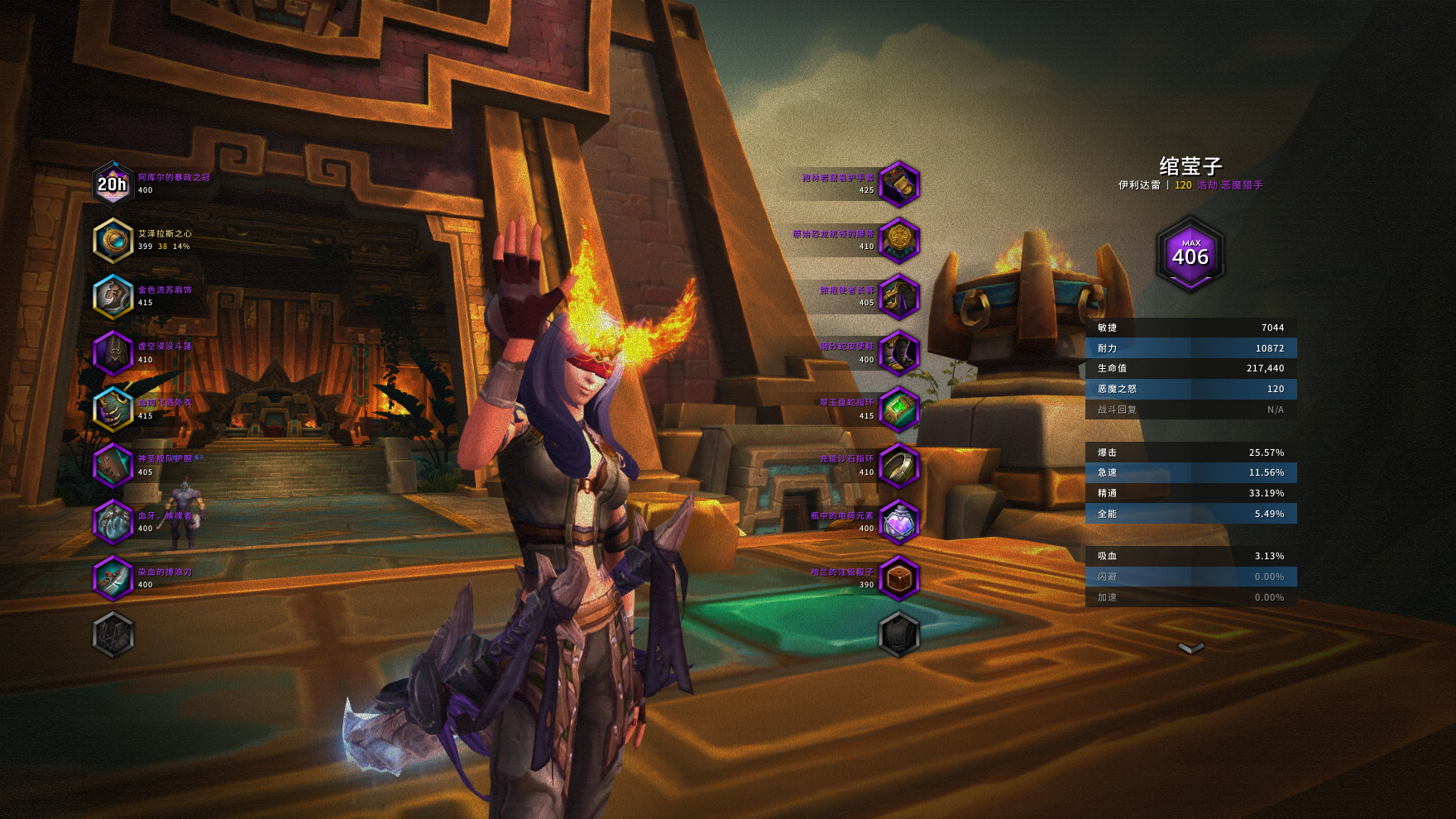Select the 血肉飞溅外衣 chest armor
The height and width of the screenshot is (819, 1456).
pos(113,409)
